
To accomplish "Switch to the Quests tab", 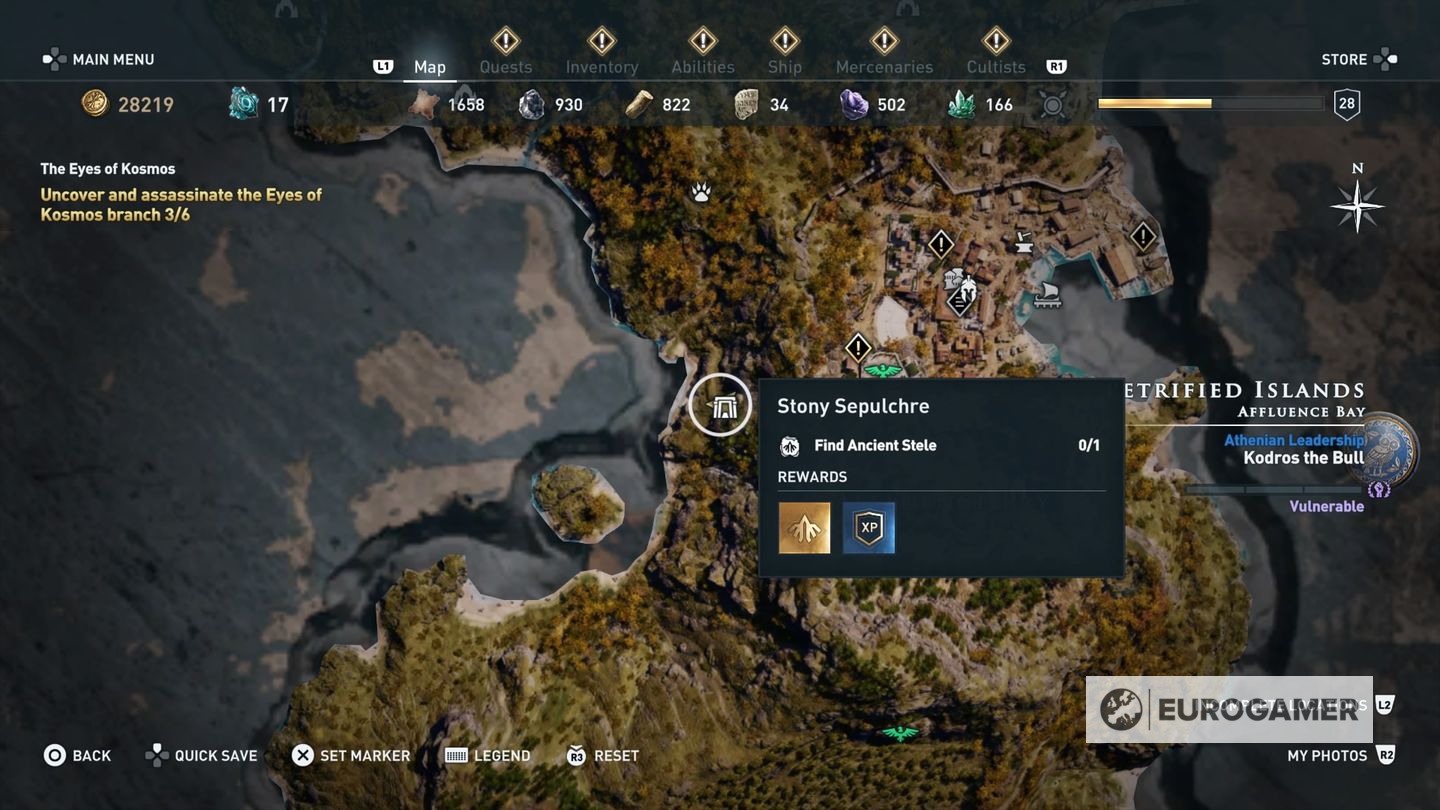I will (x=505, y=66).
